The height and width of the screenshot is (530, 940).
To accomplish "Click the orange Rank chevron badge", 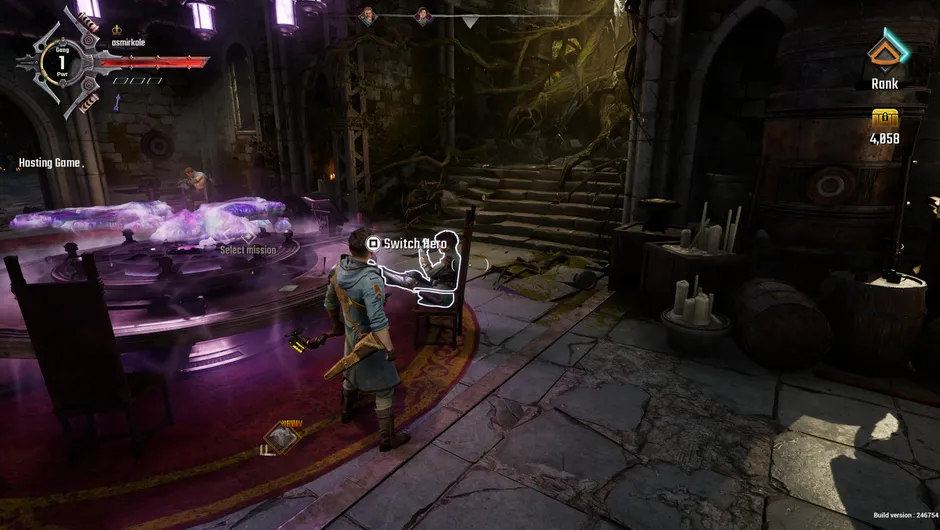I will 884,51.
